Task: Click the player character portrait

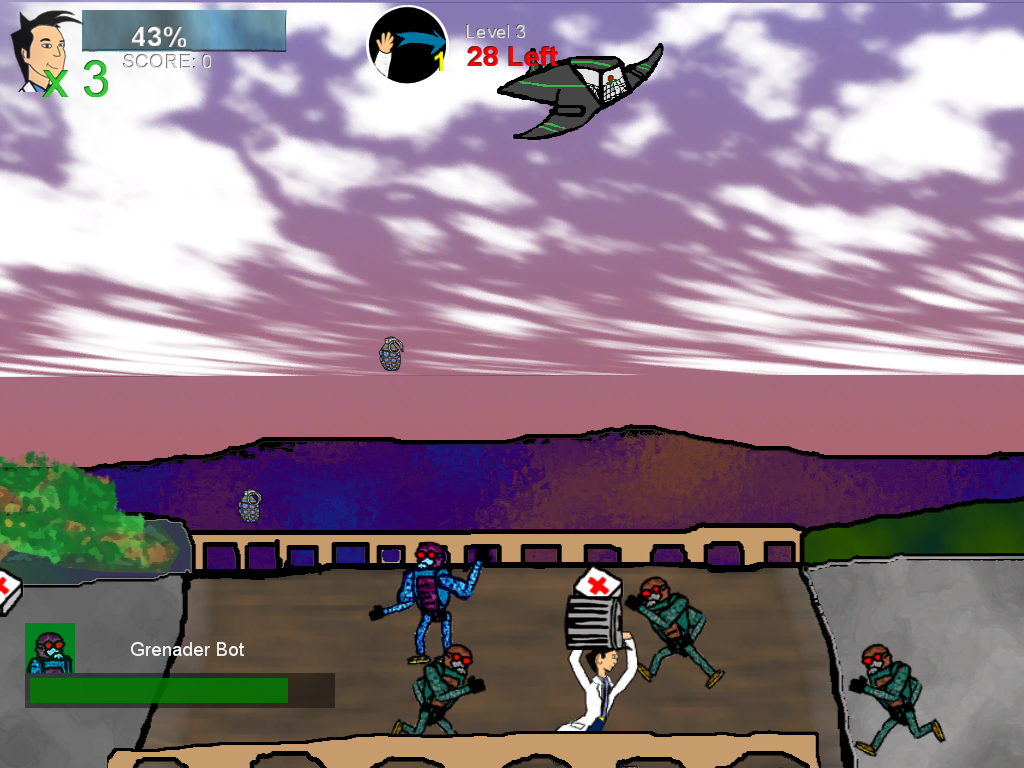Action: pyautogui.click(x=40, y=50)
